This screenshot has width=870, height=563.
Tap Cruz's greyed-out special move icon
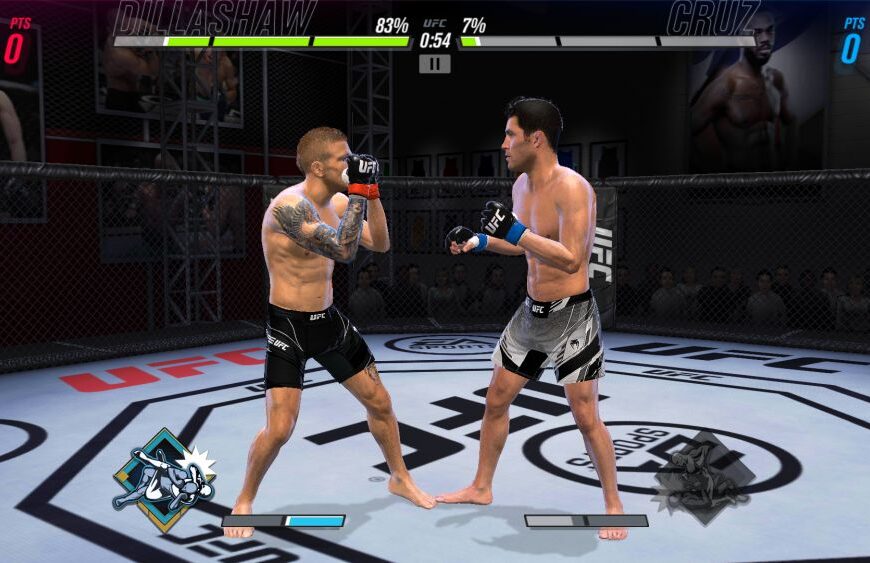coord(703,478)
